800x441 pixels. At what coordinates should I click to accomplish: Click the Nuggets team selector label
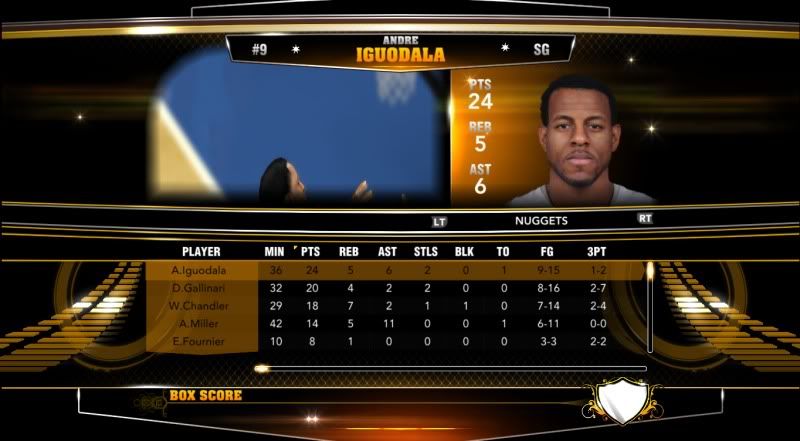541,220
